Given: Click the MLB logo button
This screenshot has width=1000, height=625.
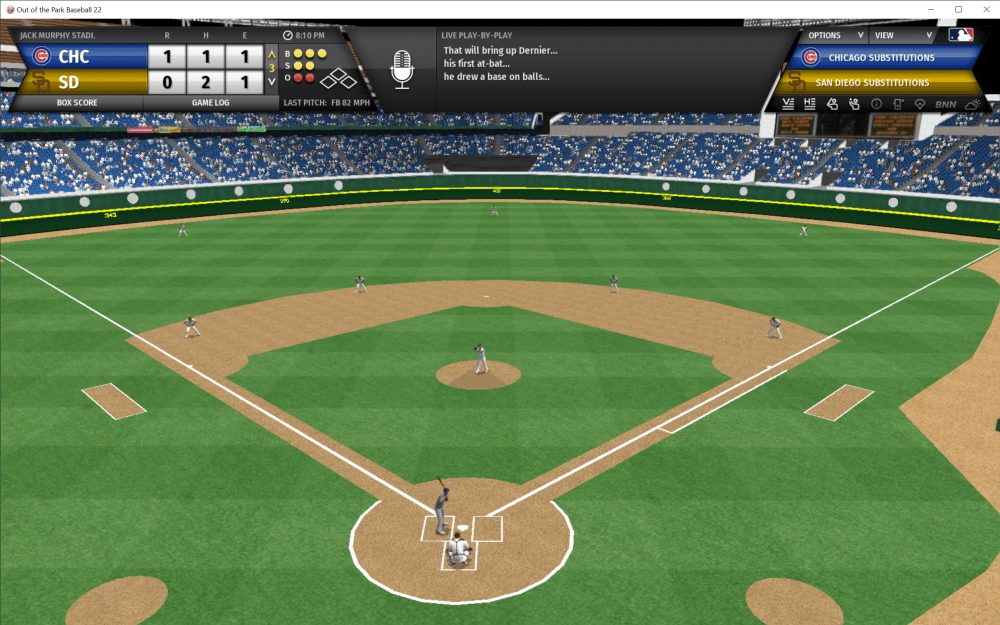Looking at the screenshot, I should click(x=961, y=35).
